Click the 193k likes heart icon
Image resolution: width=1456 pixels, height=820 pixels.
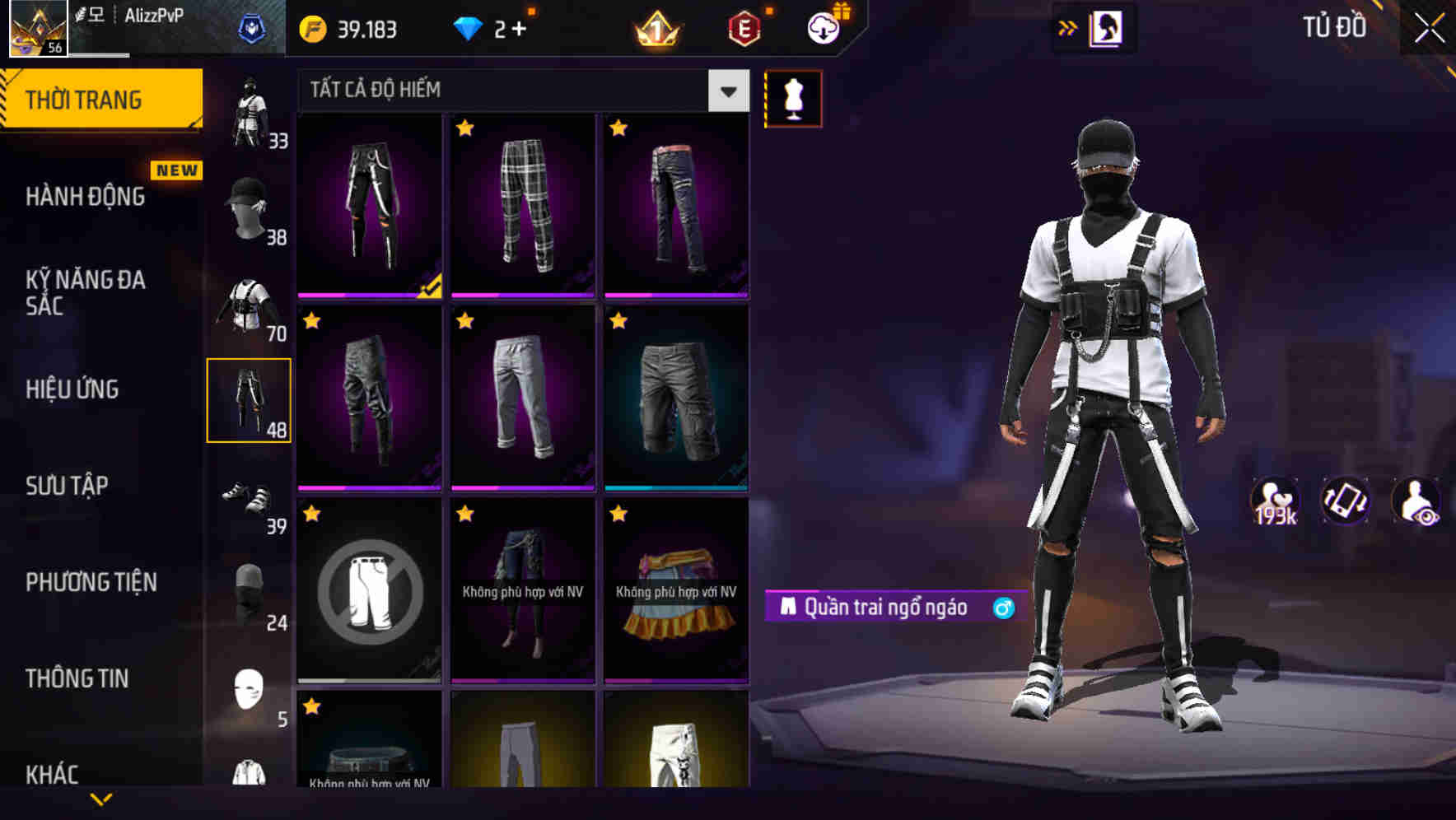coord(1276,501)
